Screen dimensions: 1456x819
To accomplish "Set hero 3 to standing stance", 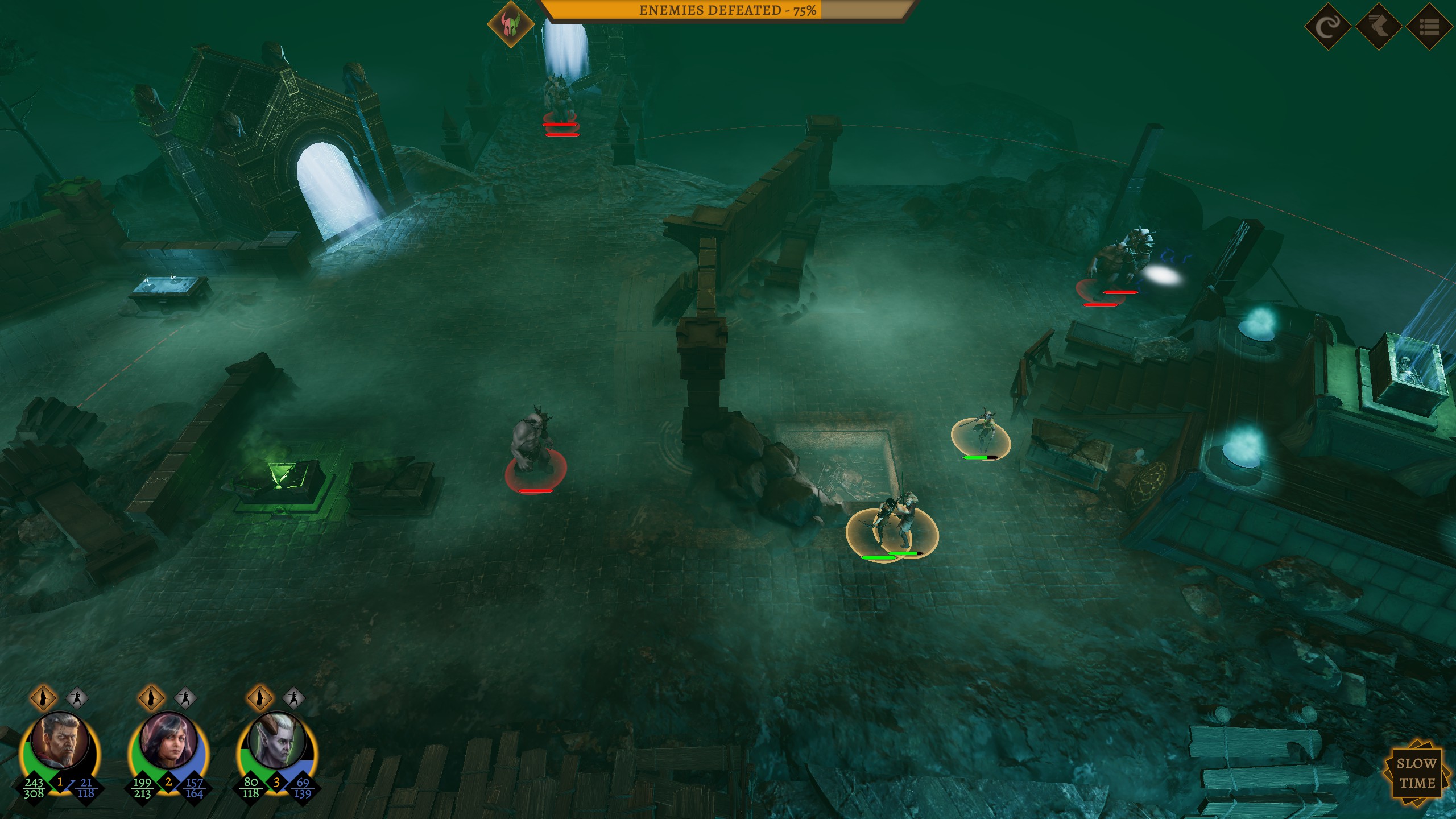I will coord(260,697).
